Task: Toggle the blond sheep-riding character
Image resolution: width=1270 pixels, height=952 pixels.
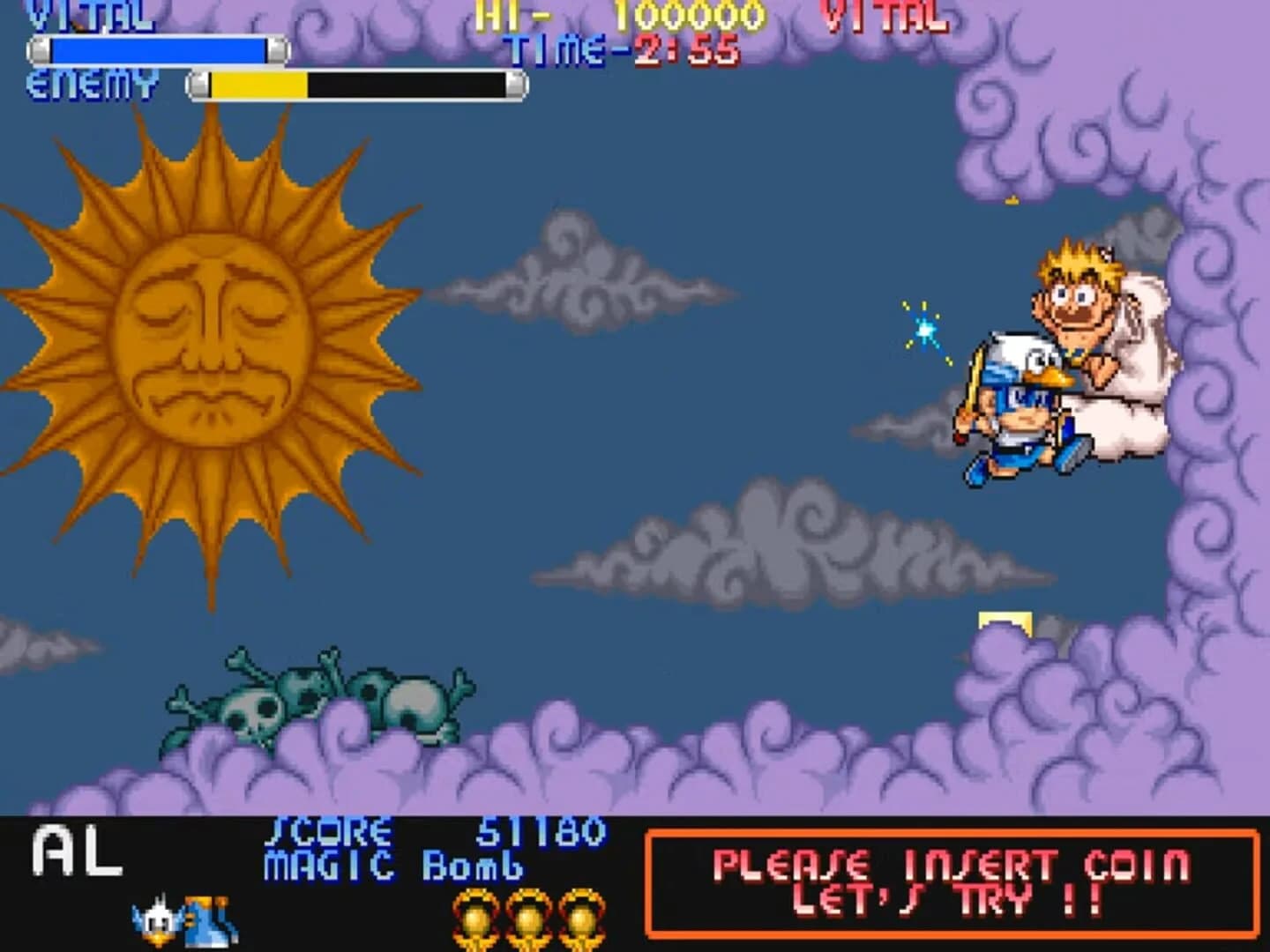Action: tap(1085, 317)
